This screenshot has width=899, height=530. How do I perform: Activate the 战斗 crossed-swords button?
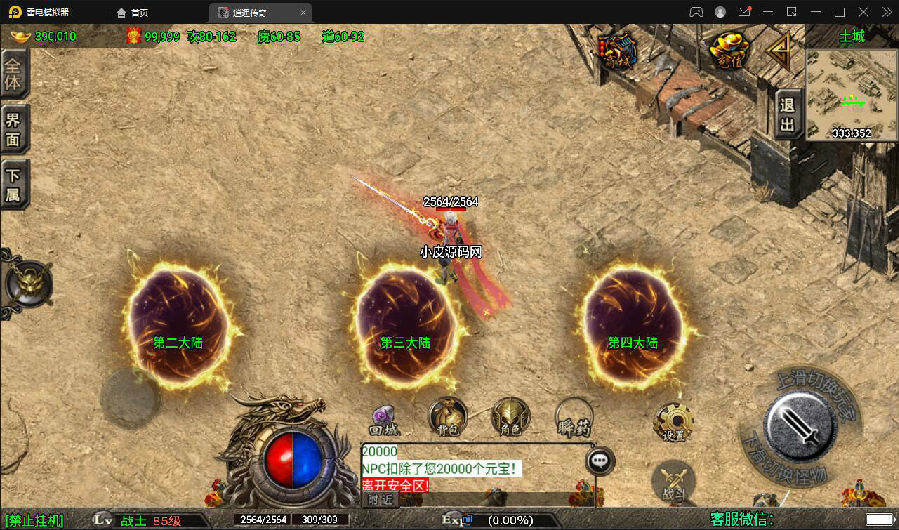[673, 480]
